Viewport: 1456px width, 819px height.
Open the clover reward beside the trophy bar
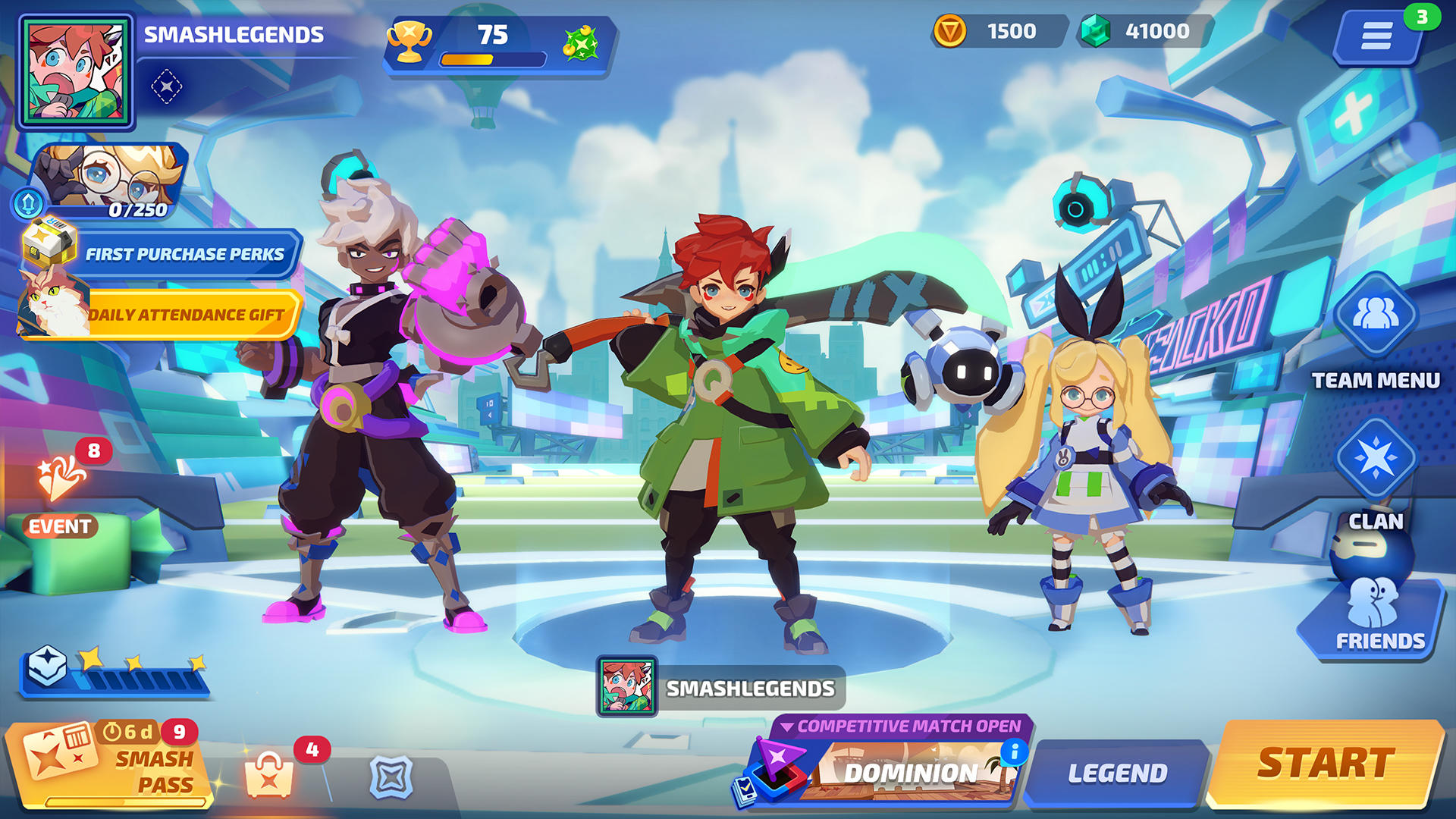pyautogui.click(x=579, y=44)
